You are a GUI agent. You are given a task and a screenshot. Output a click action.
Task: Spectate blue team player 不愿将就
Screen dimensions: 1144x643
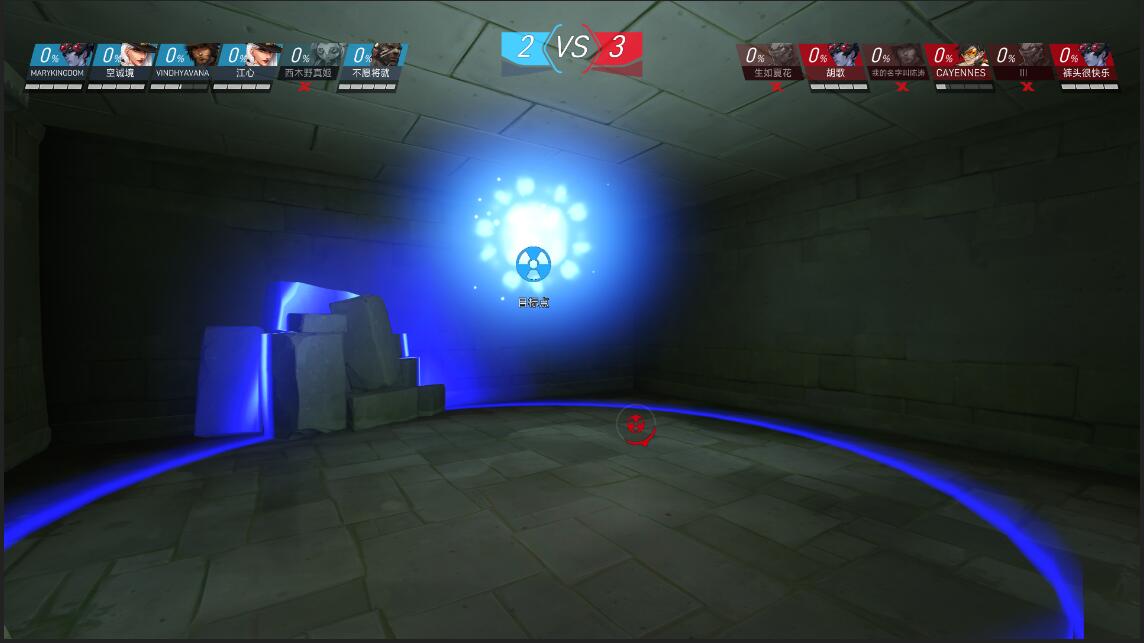coord(371,62)
